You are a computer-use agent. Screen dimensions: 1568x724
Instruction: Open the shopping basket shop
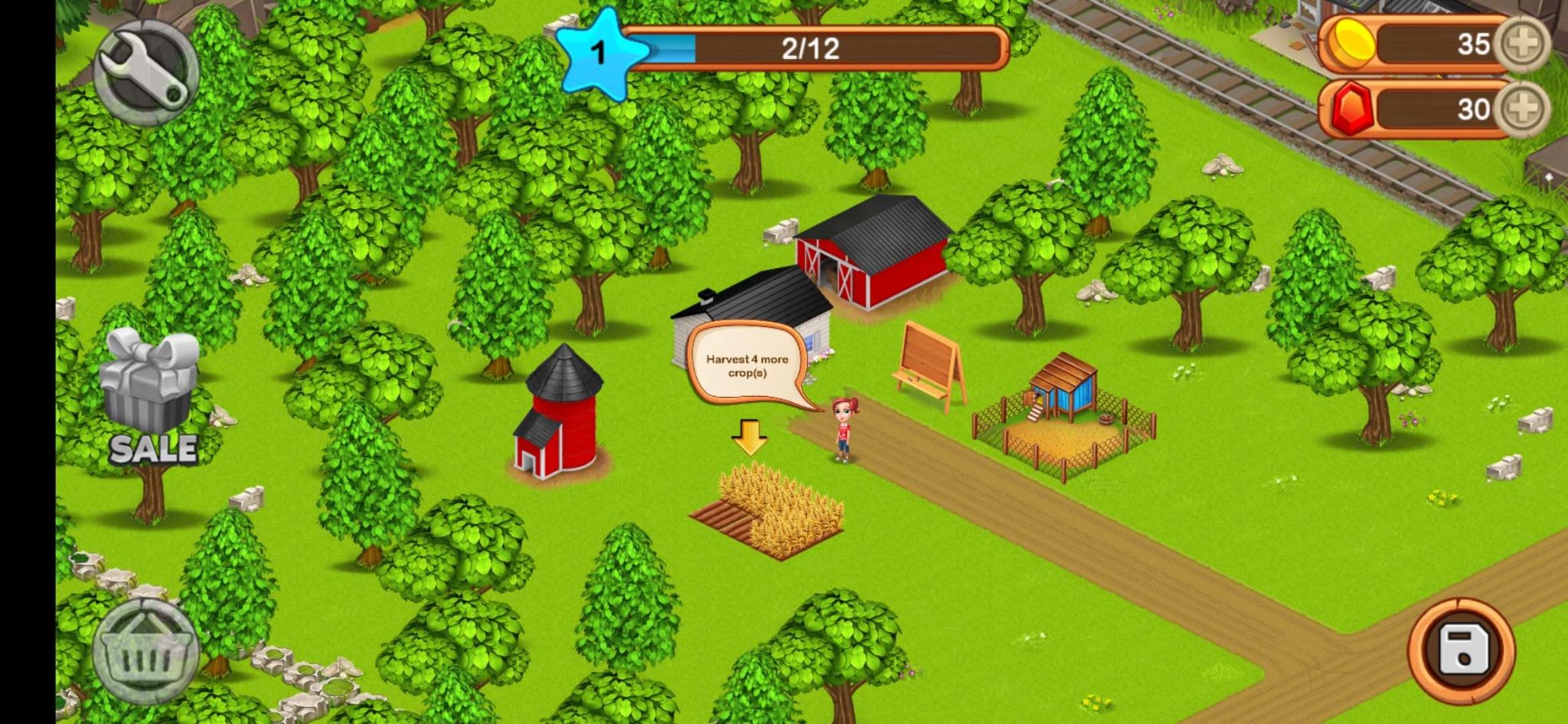click(146, 652)
